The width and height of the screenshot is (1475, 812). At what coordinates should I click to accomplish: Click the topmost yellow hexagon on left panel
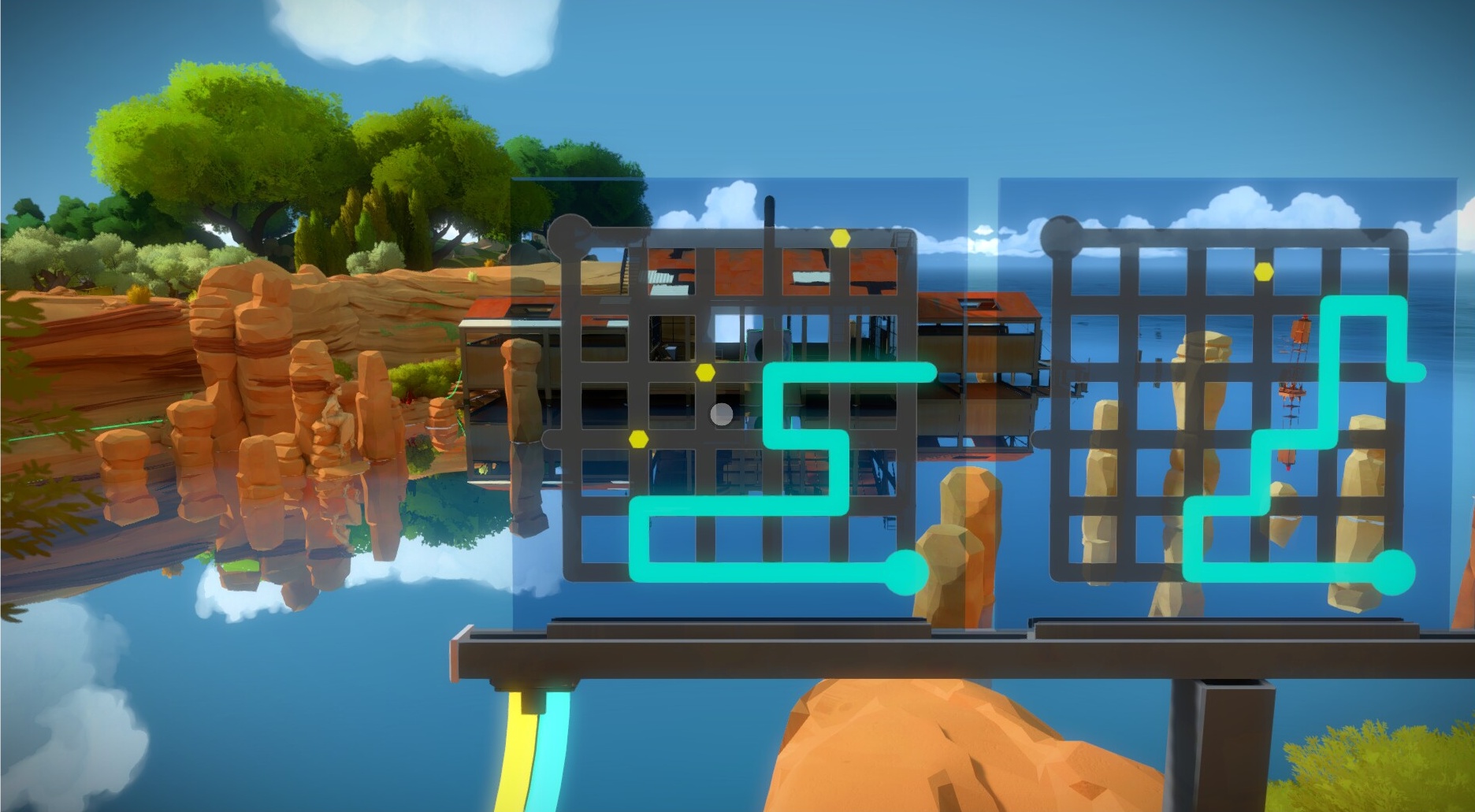[840, 237]
